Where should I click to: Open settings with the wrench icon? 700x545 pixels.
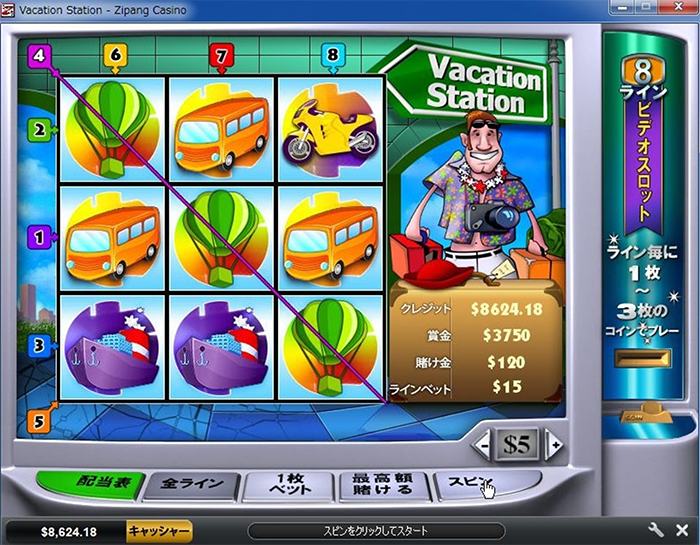(657, 530)
